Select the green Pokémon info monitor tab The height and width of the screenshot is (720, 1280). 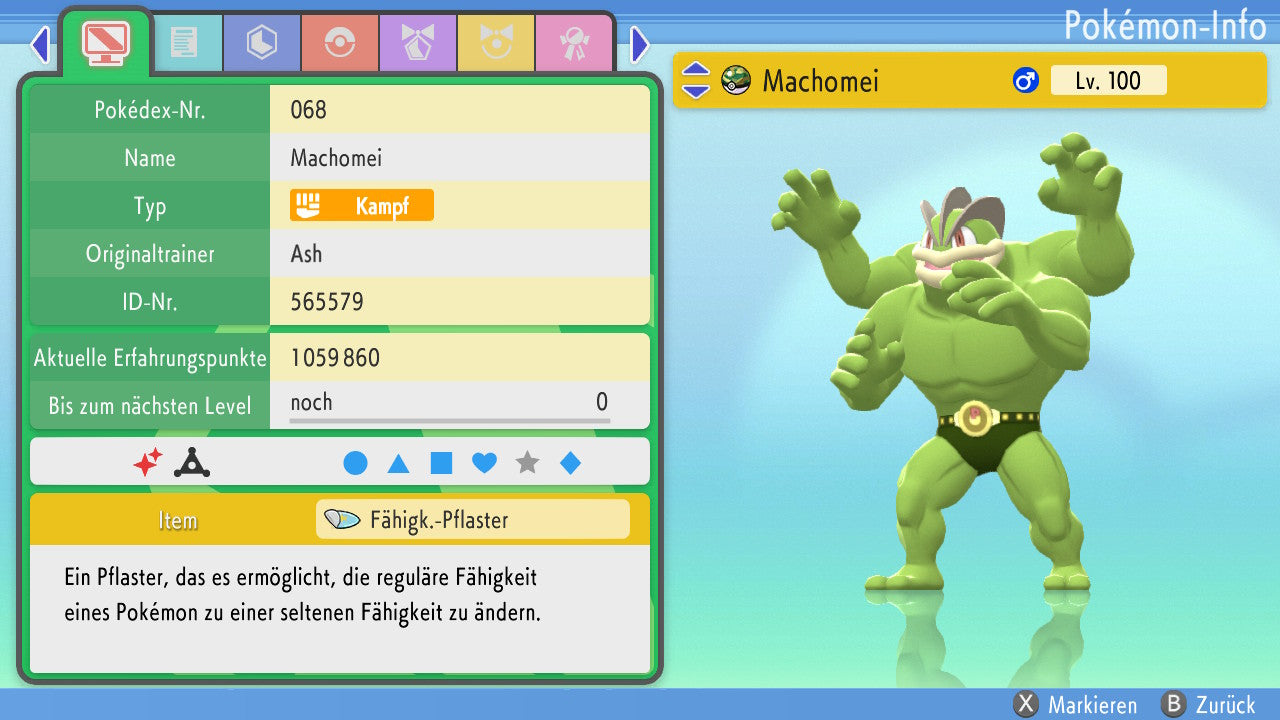click(x=105, y=42)
